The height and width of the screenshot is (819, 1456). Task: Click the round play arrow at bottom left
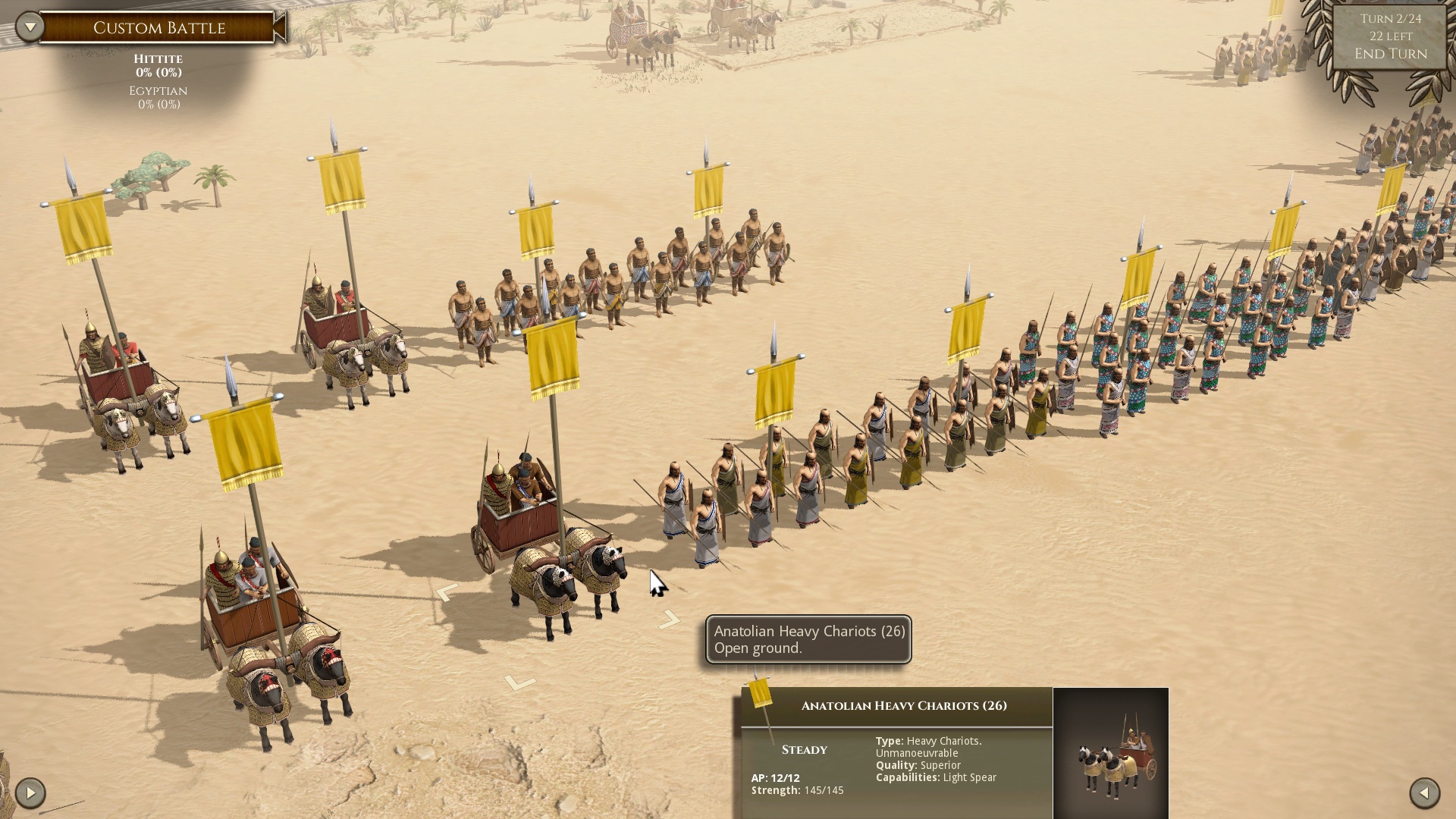[x=30, y=793]
